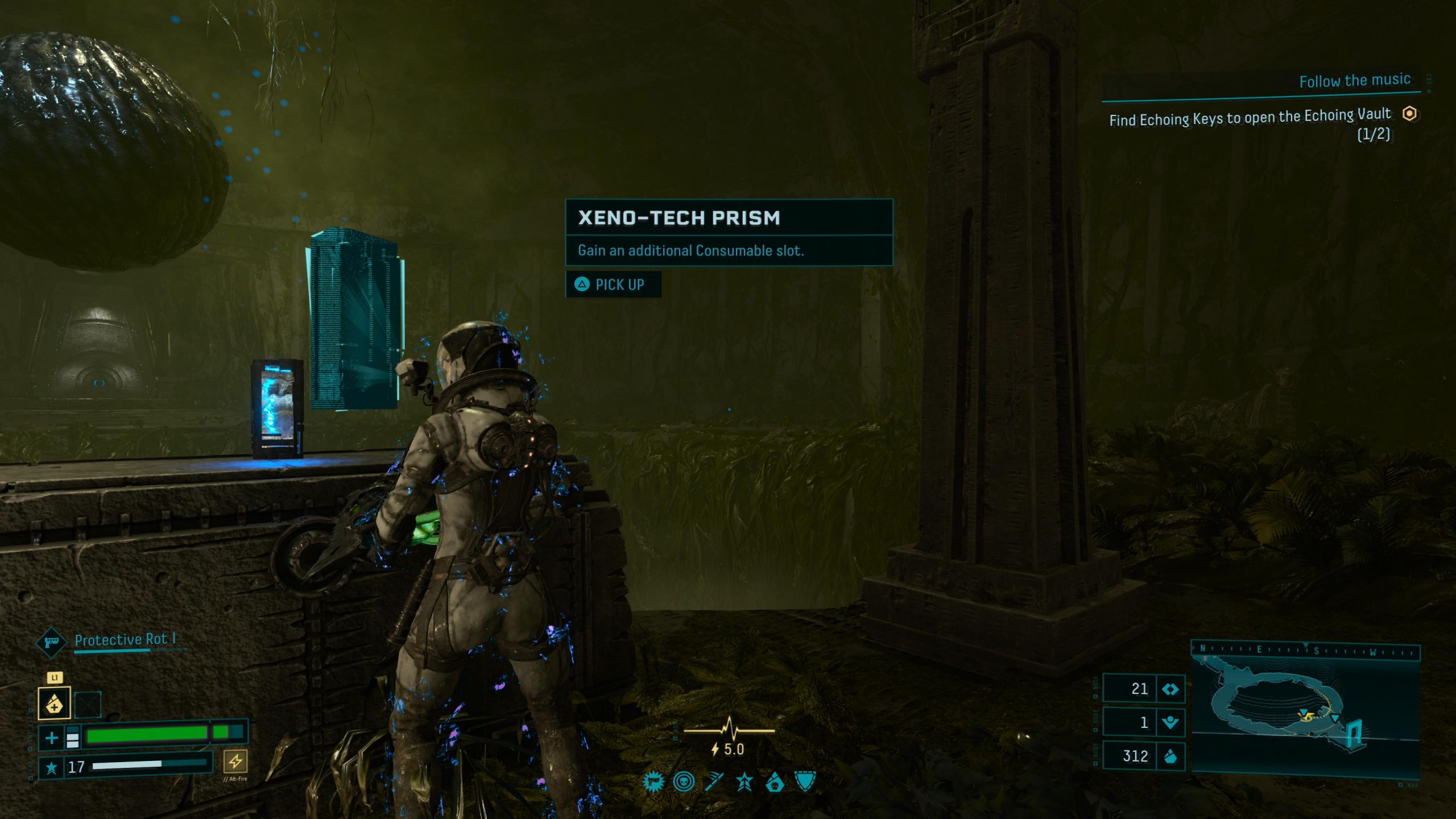Click the empty crossed-out consumable slot
Viewport: 1456px width, 819px height.
click(88, 705)
